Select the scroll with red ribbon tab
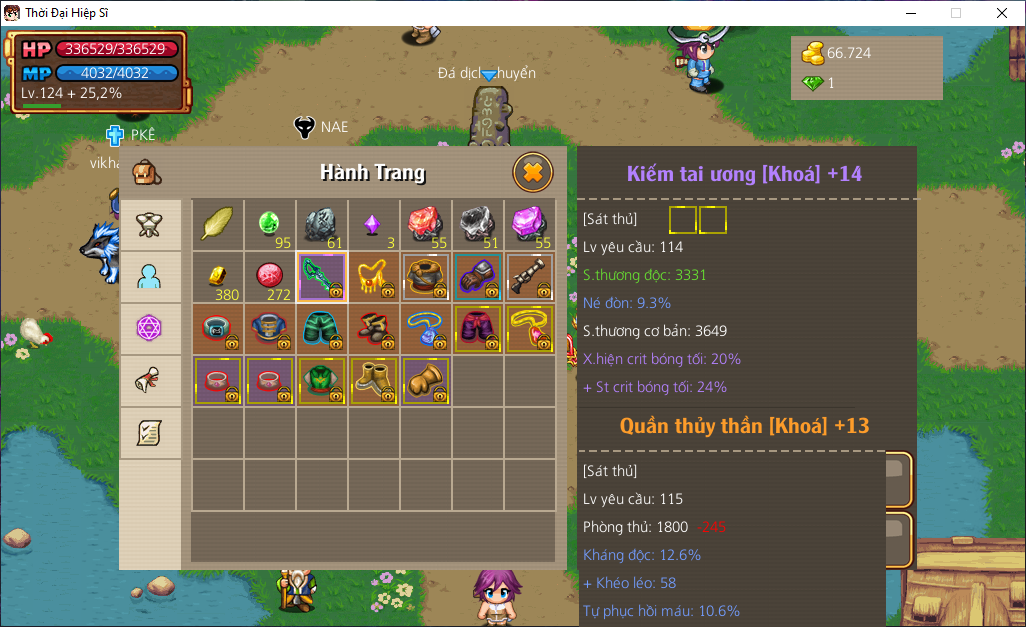Viewport: 1026px width, 627px height. [150, 381]
